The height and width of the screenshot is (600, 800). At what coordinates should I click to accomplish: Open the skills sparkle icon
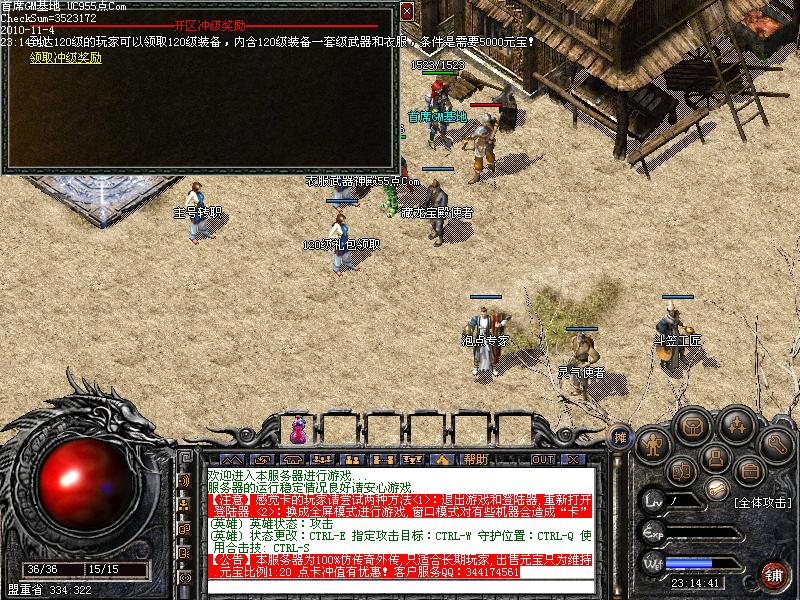coord(736,425)
